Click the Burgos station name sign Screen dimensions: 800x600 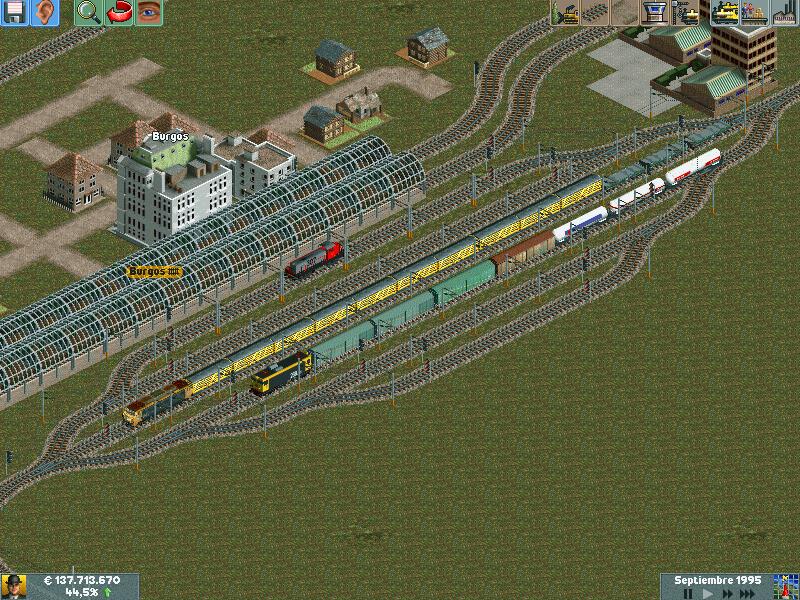[154, 271]
